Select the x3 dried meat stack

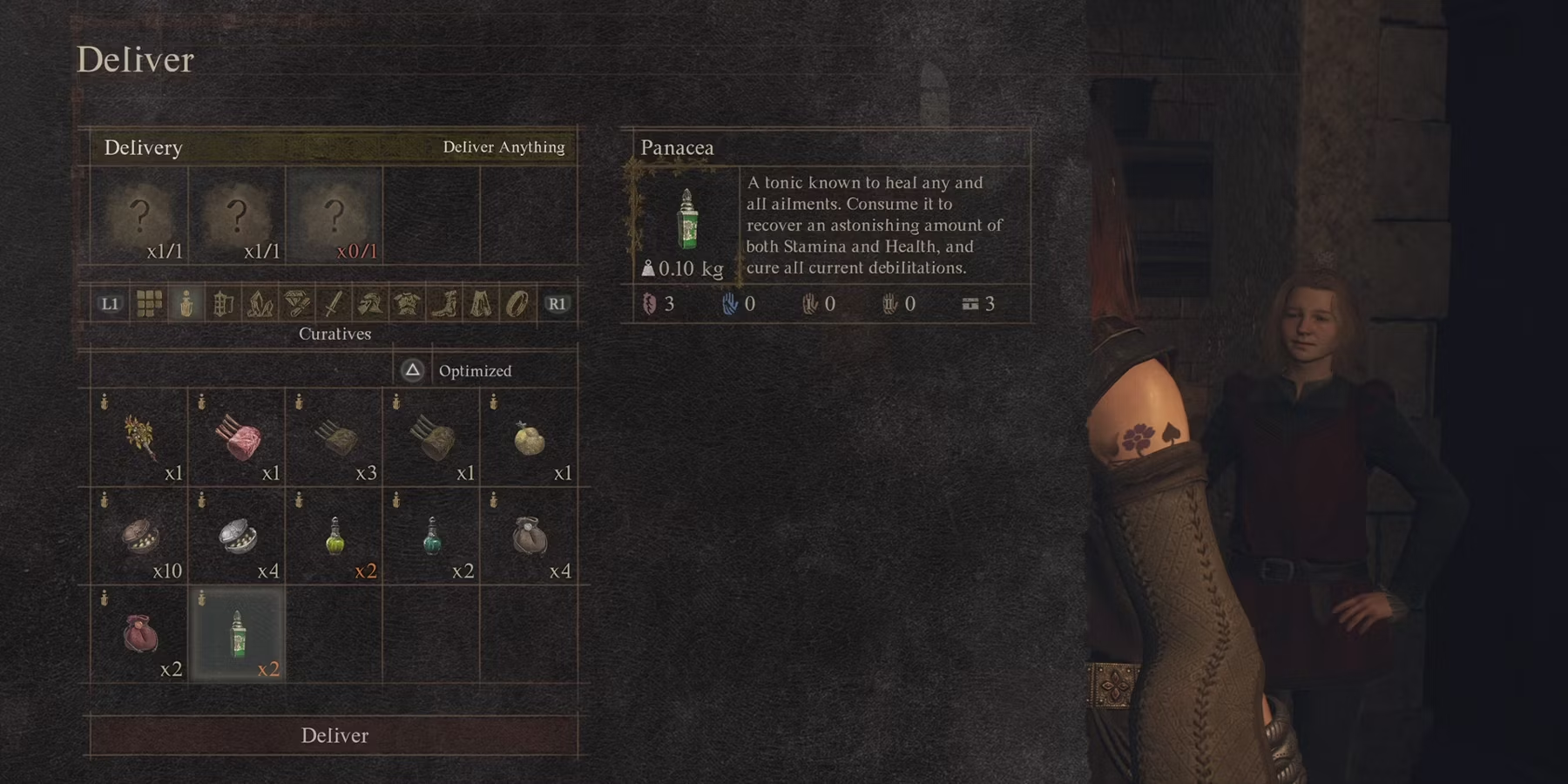pyautogui.click(x=335, y=436)
